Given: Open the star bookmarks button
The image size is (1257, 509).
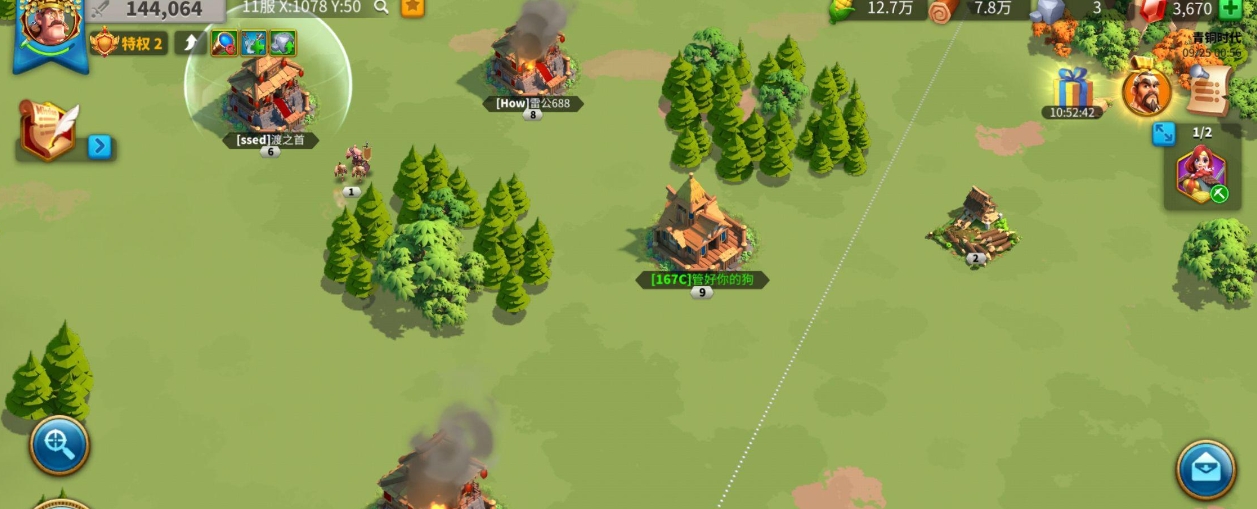Looking at the screenshot, I should [412, 7].
